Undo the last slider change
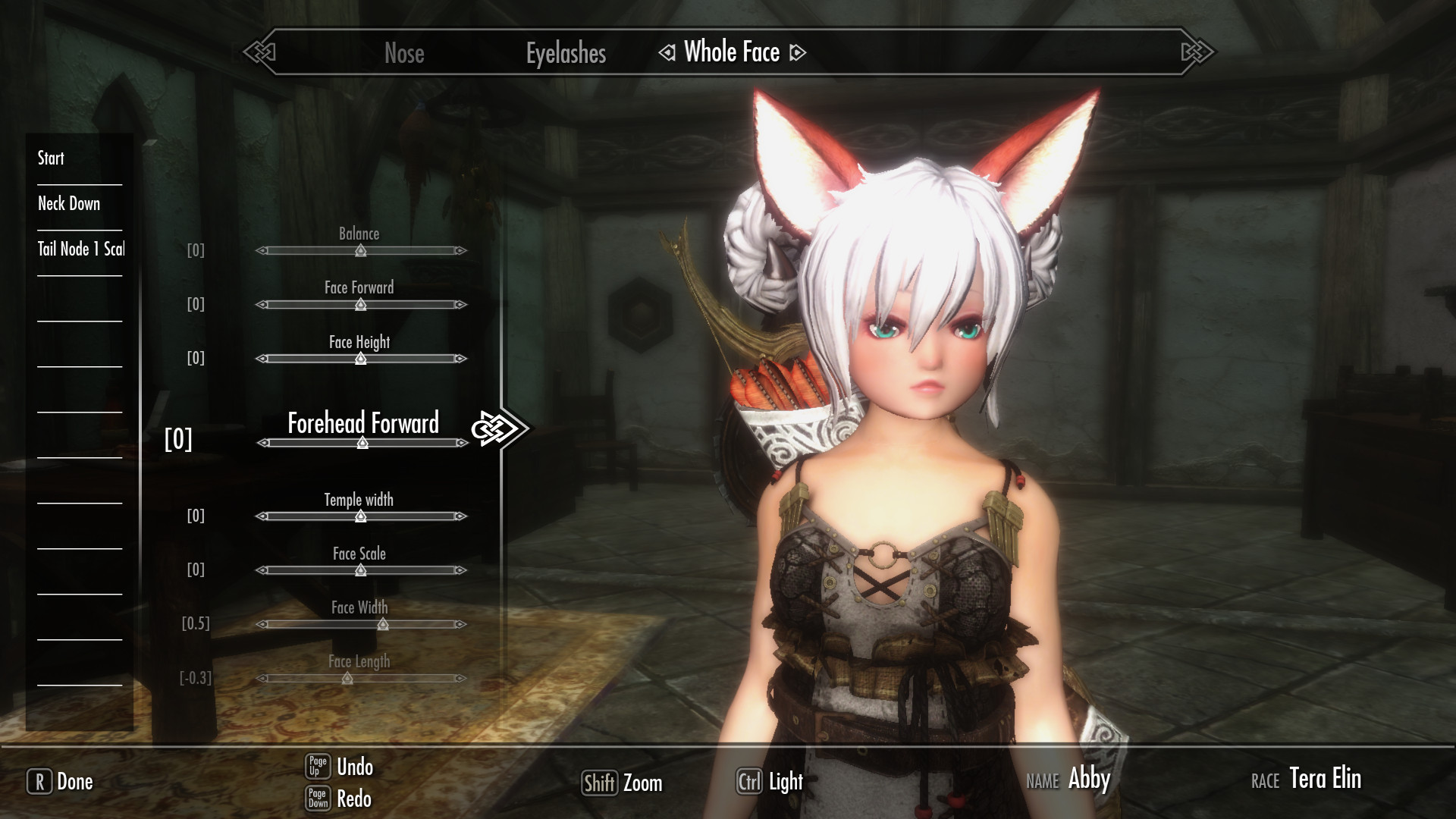The width and height of the screenshot is (1456, 819). pyautogui.click(x=339, y=767)
